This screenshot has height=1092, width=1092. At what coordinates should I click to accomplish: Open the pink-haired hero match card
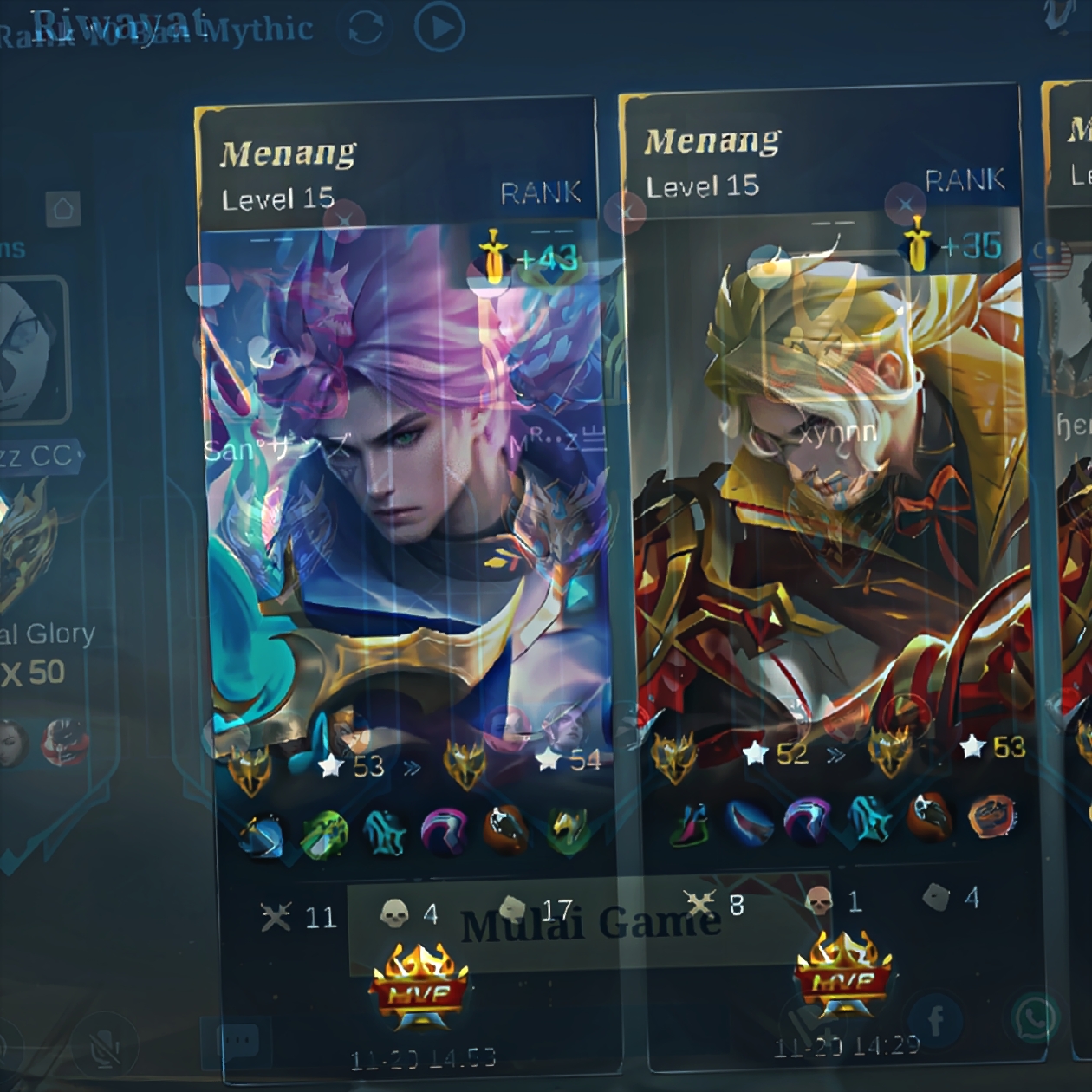(x=406, y=485)
